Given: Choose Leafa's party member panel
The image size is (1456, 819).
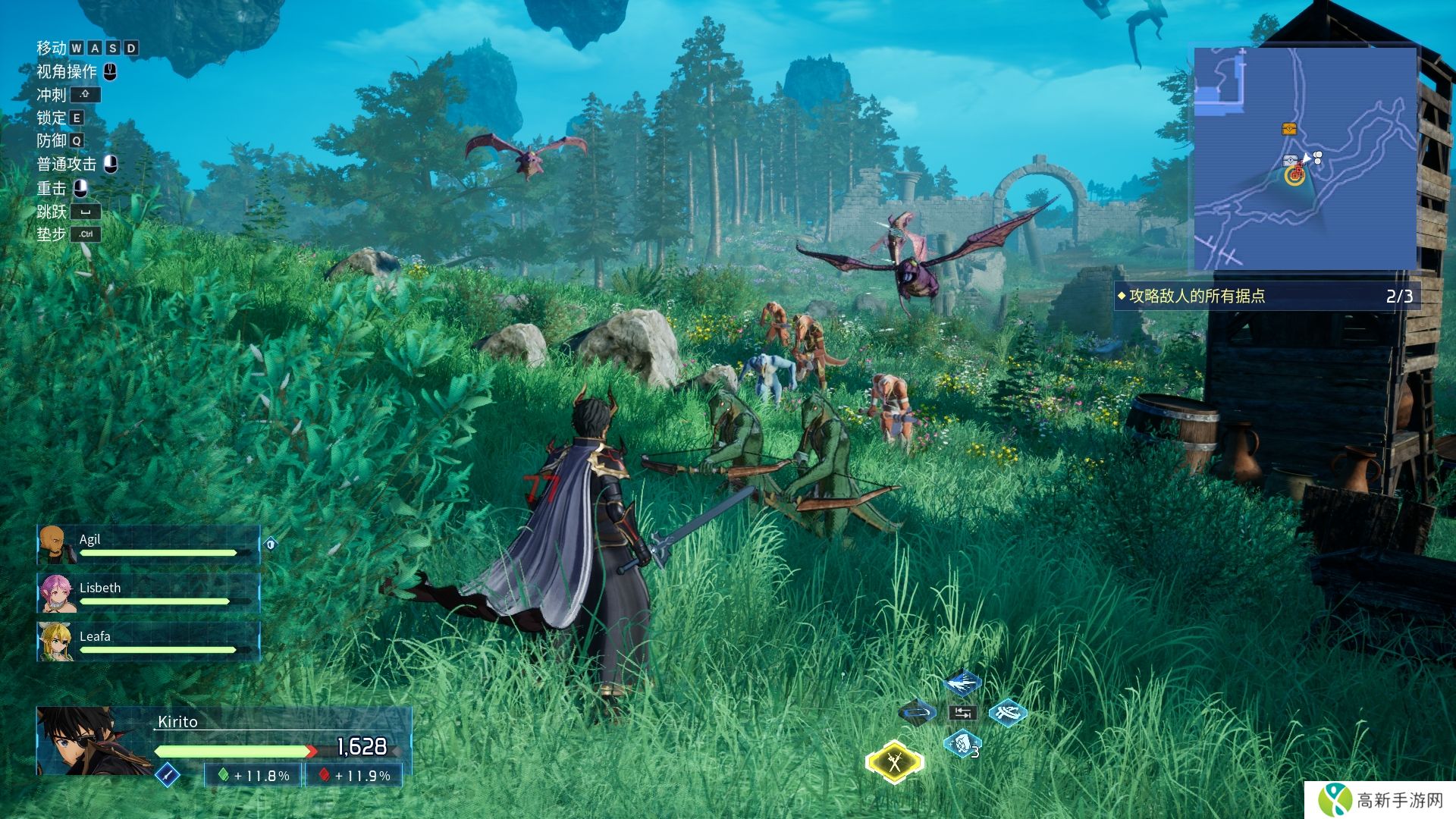Looking at the screenshot, I should click(x=149, y=642).
